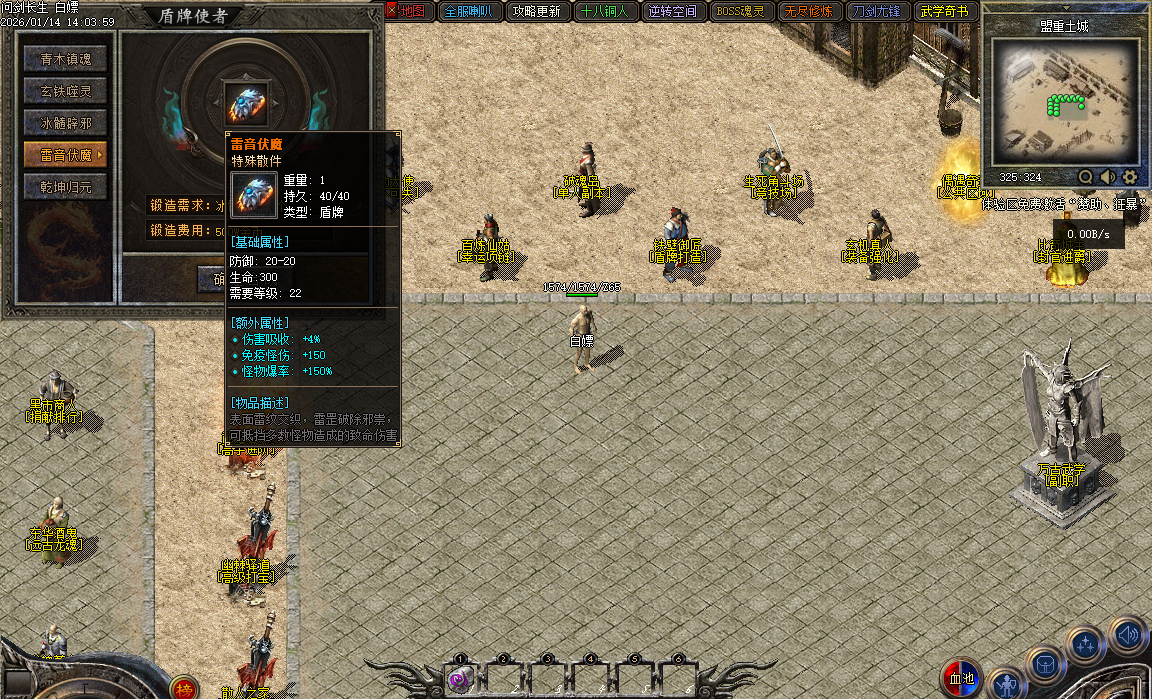Viewport: 1152px width, 699px height.
Task: Choose 无尽修炼 from the top bar
Action: point(808,12)
